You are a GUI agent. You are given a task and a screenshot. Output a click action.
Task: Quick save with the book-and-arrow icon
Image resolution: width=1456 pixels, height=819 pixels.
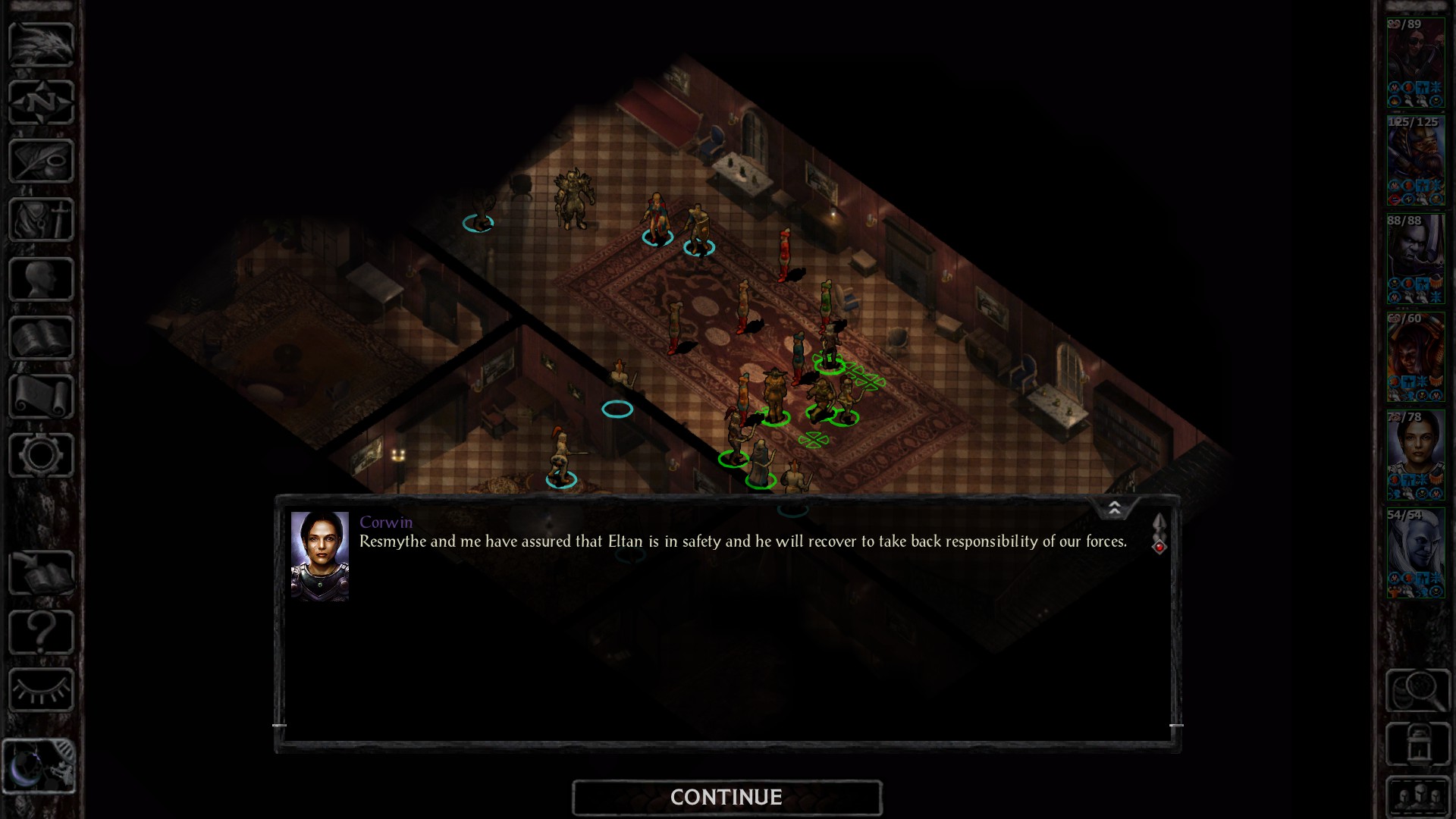tap(41, 573)
